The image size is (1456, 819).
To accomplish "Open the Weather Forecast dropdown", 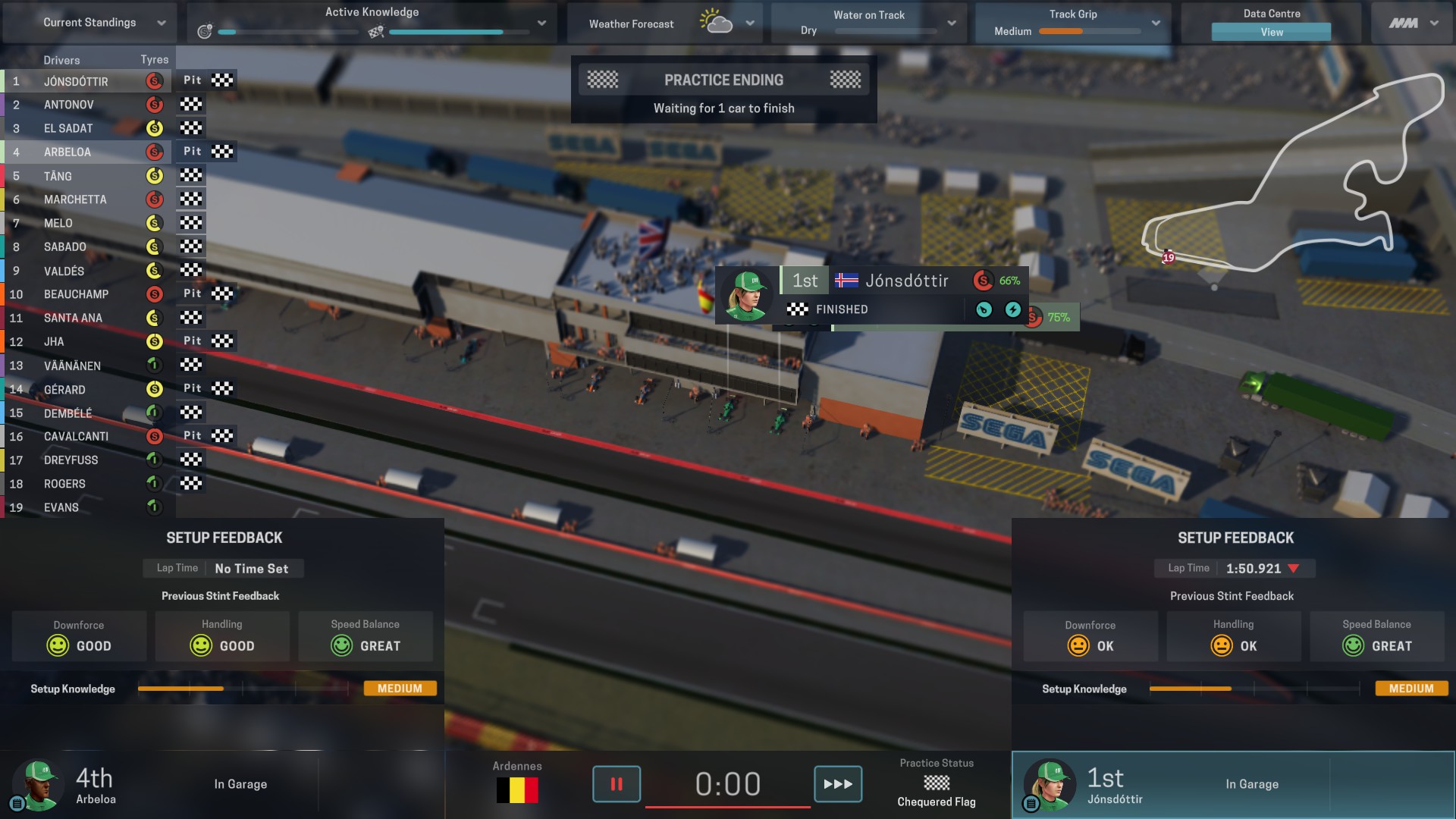I will [749, 24].
